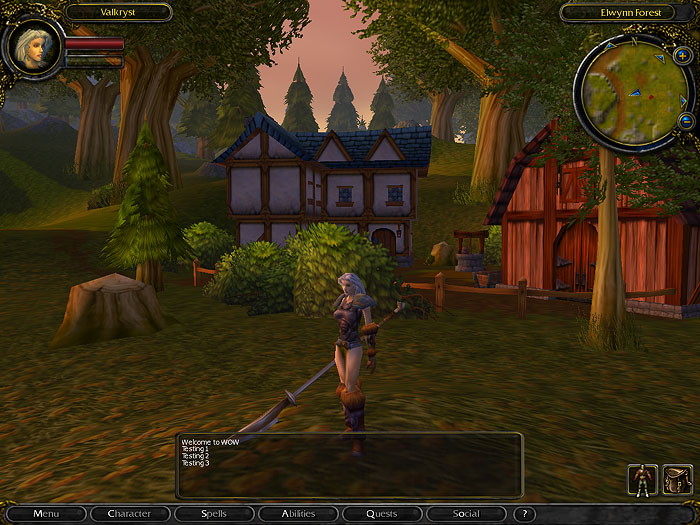Open the character figure icon
This screenshot has height=525, width=700.
(x=642, y=480)
